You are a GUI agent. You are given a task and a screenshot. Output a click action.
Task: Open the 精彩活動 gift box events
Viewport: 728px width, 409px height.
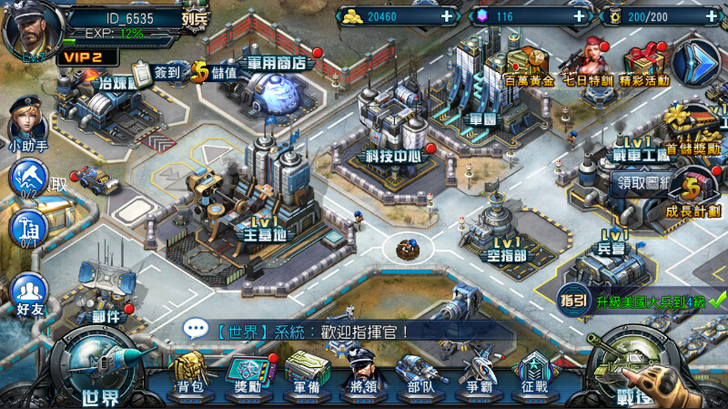pos(644,65)
